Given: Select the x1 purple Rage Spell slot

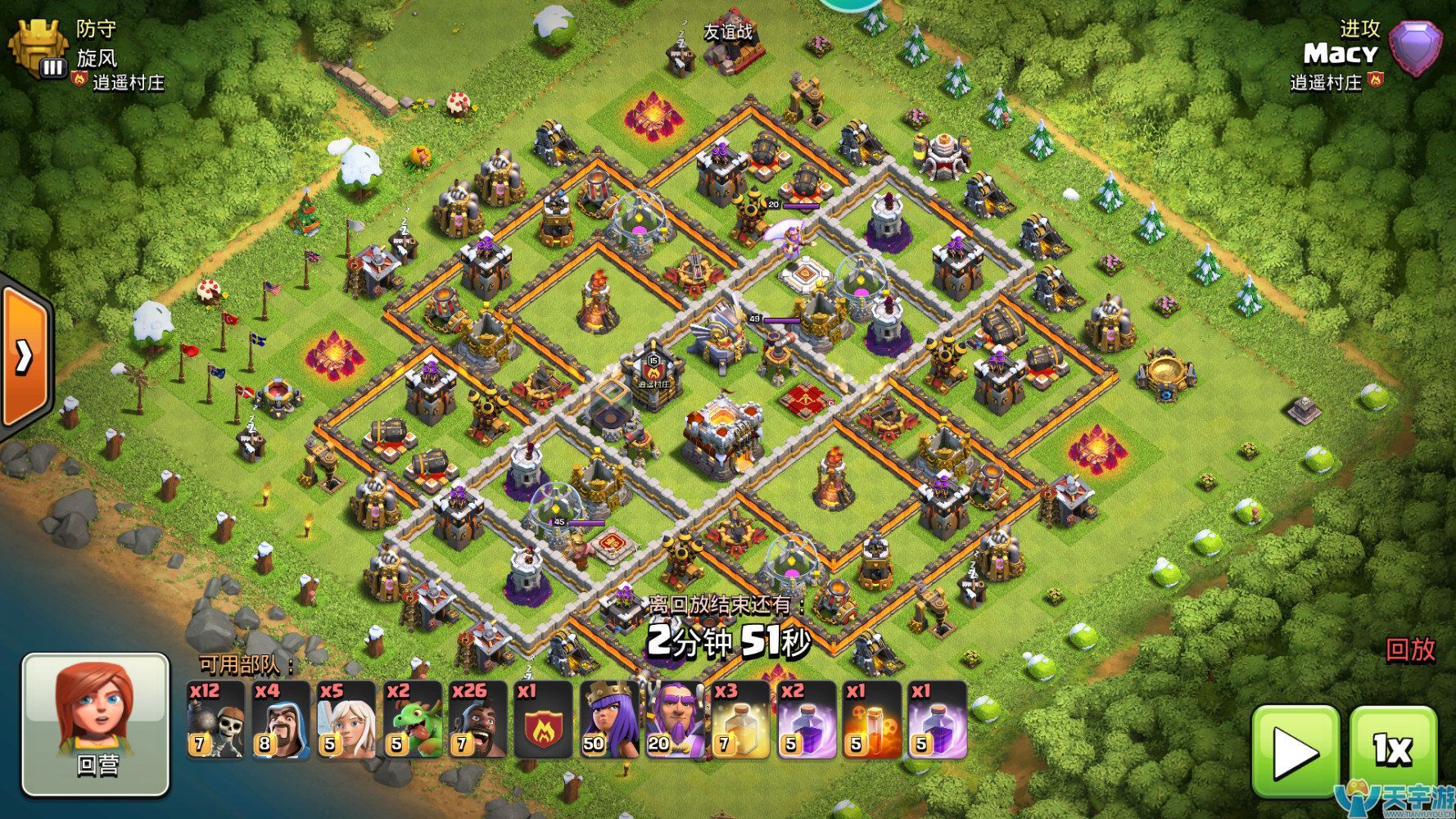Looking at the screenshot, I should pyautogui.click(x=937, y=720).
